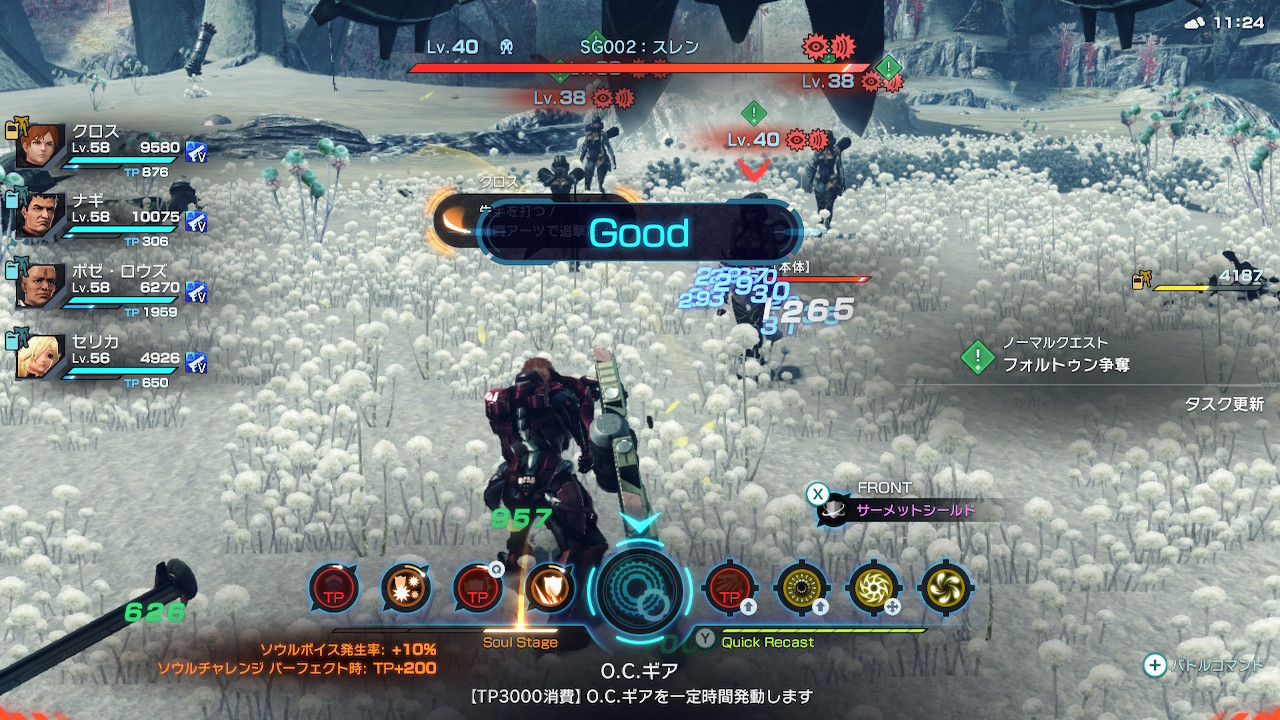Viewport: 1280px width, 720px height.
Task: Target the SG002: スレン enemy nameplate
Action: pos(640,47)
